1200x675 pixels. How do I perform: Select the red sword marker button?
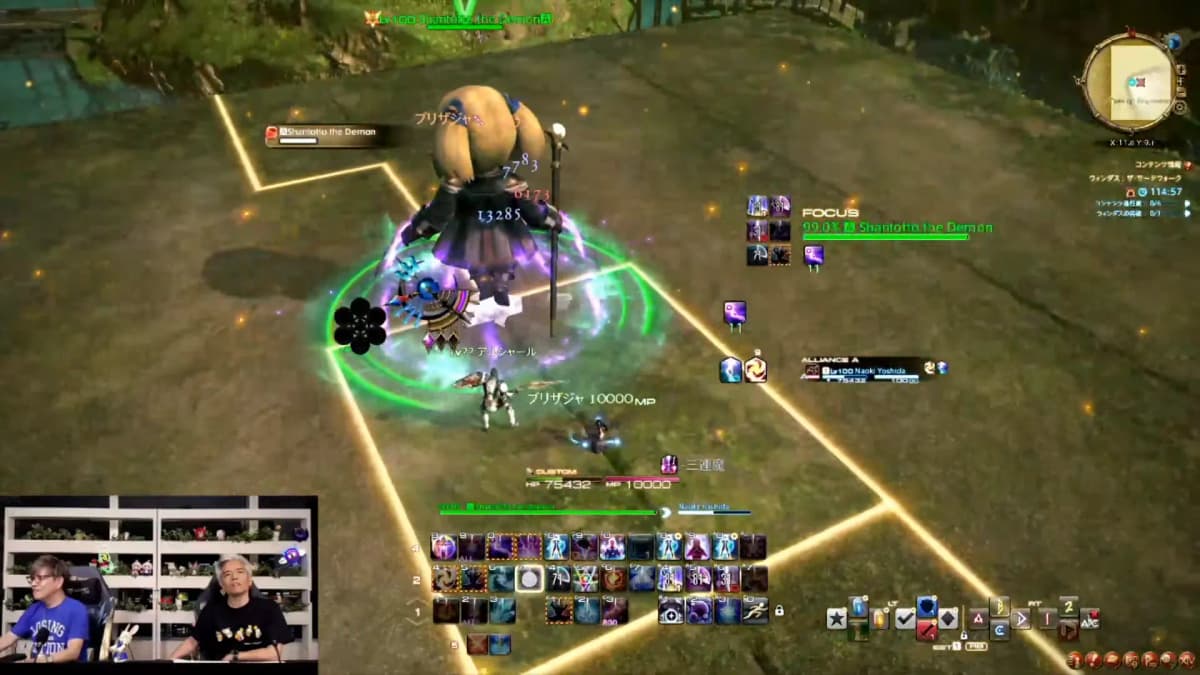pos(926,630)
